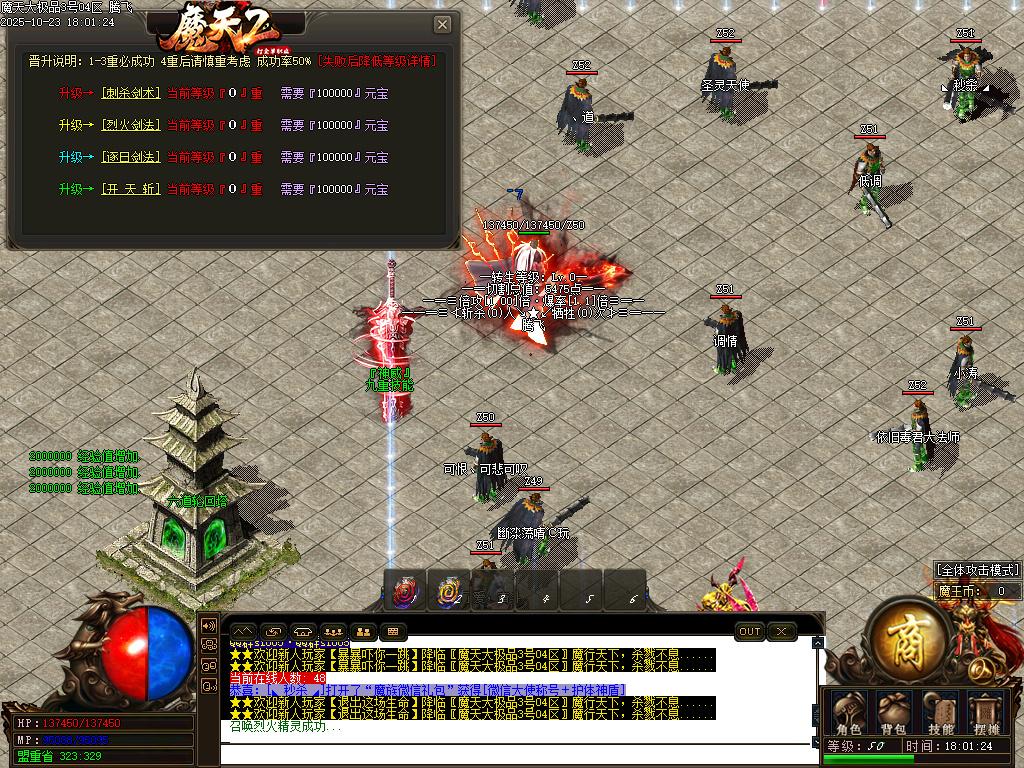Click the upward arrow chat toolbar button

(x=243, y=632)
